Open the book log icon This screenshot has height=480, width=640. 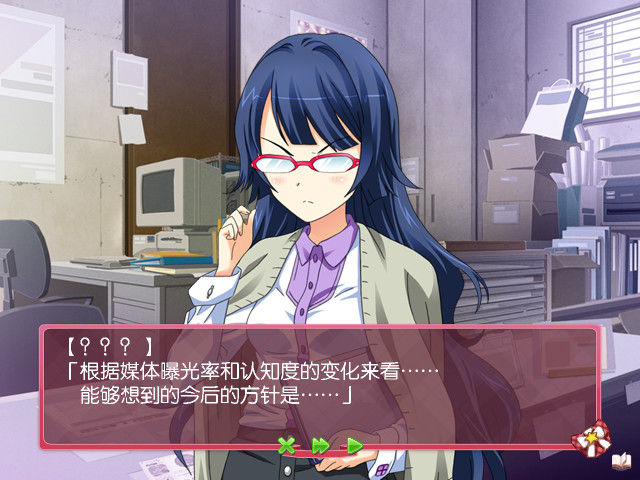click(x=621, y=460)
